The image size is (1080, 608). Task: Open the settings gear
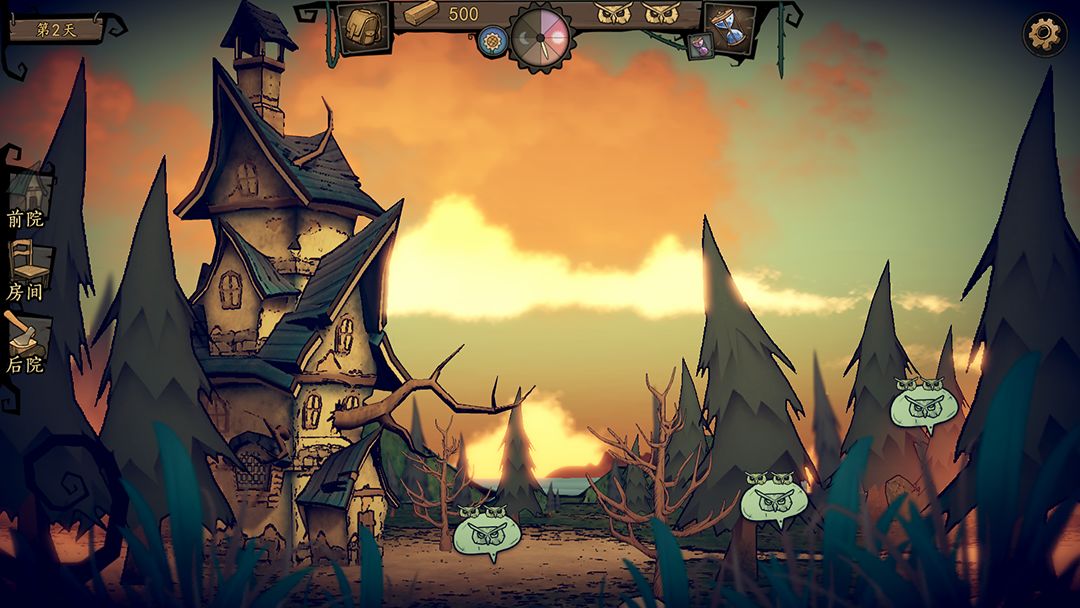pos(1044,34)
